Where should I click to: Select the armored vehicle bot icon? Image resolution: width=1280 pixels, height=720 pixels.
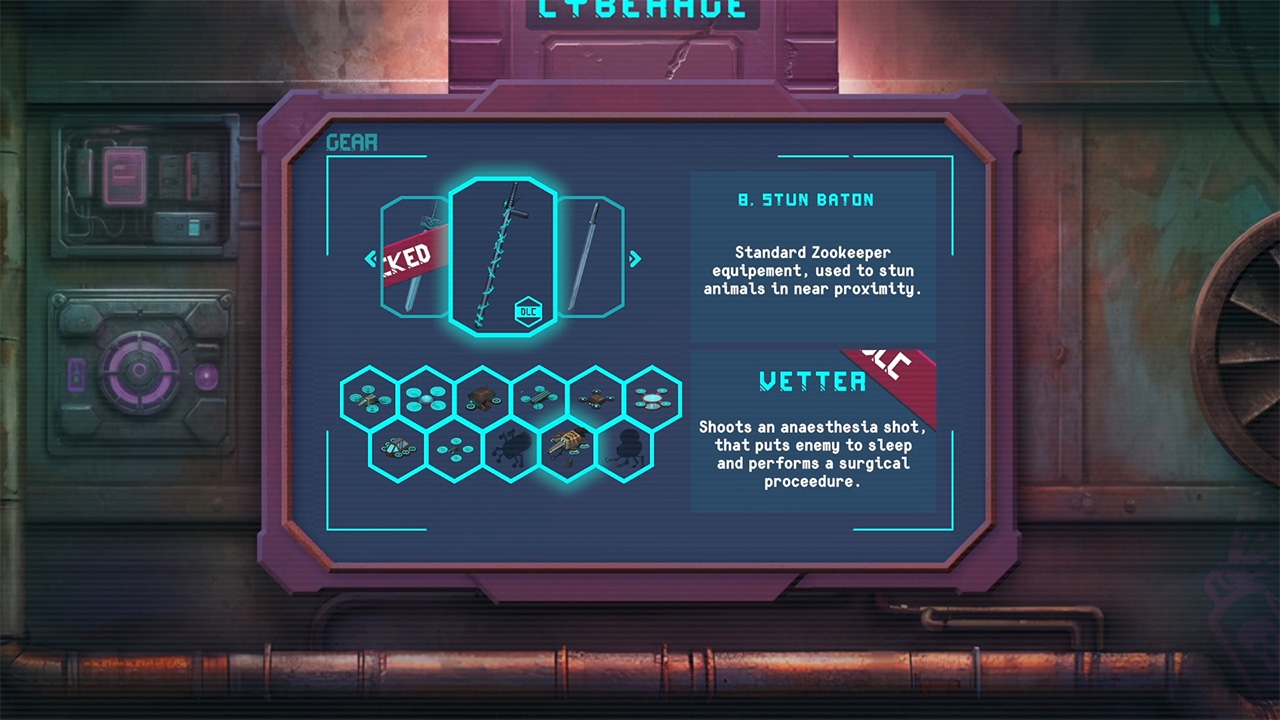398,450
